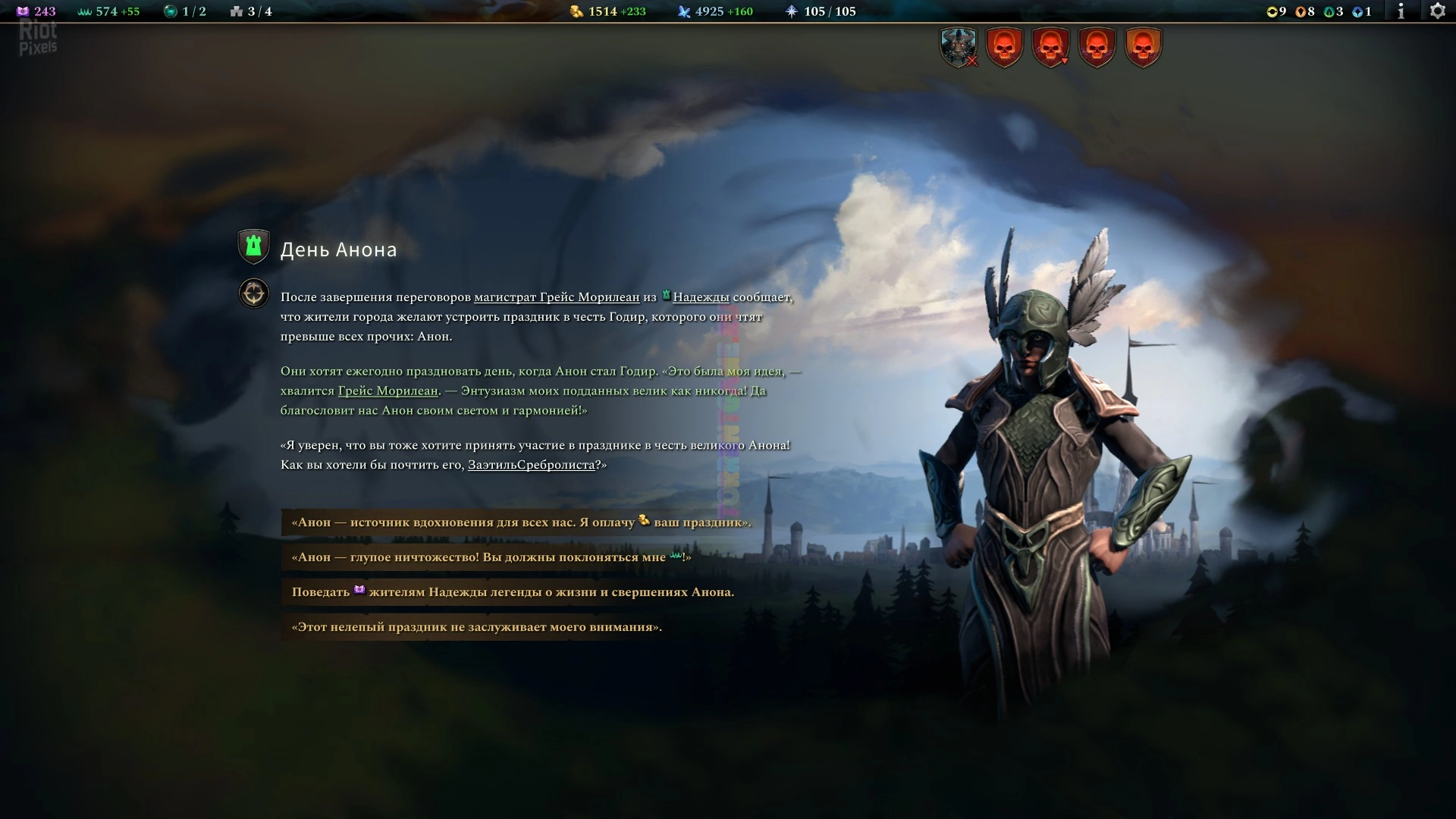Open the магистрат Грейс Морилеан link in first paragraph
The width and height of the screenshot is (1456, 819).
pyautogui.click(x=556, y=297)
